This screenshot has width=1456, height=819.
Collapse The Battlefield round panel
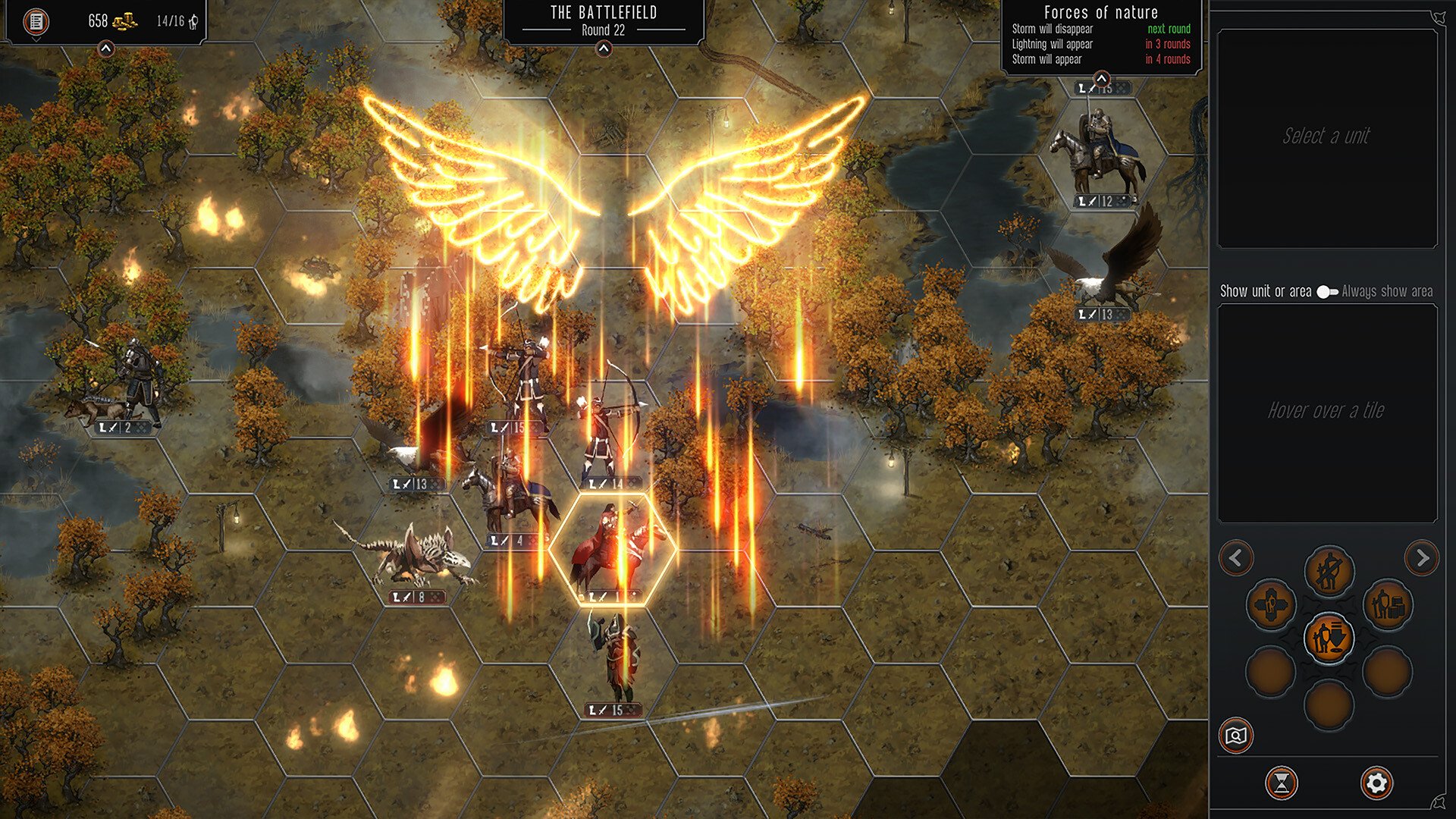pos(604,49)
